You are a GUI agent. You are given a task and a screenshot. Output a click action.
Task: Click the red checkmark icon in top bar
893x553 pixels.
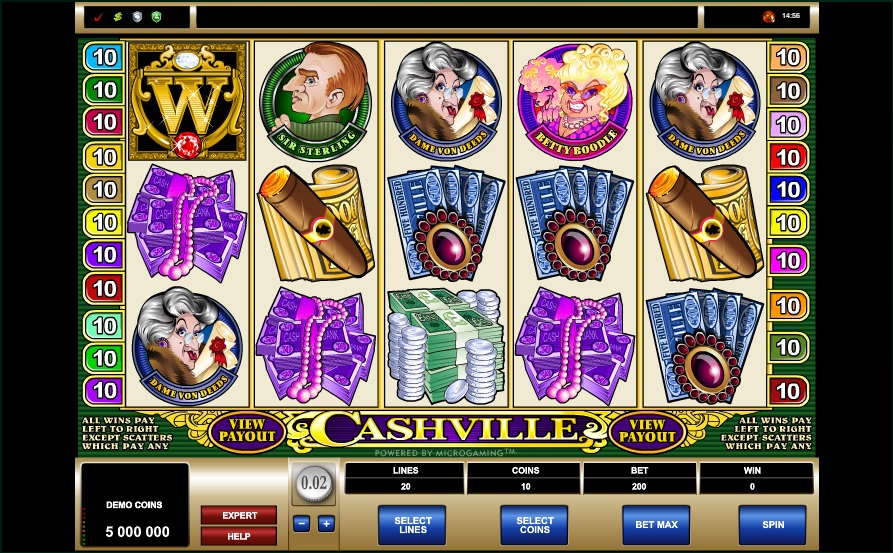(x=98, y=17)
